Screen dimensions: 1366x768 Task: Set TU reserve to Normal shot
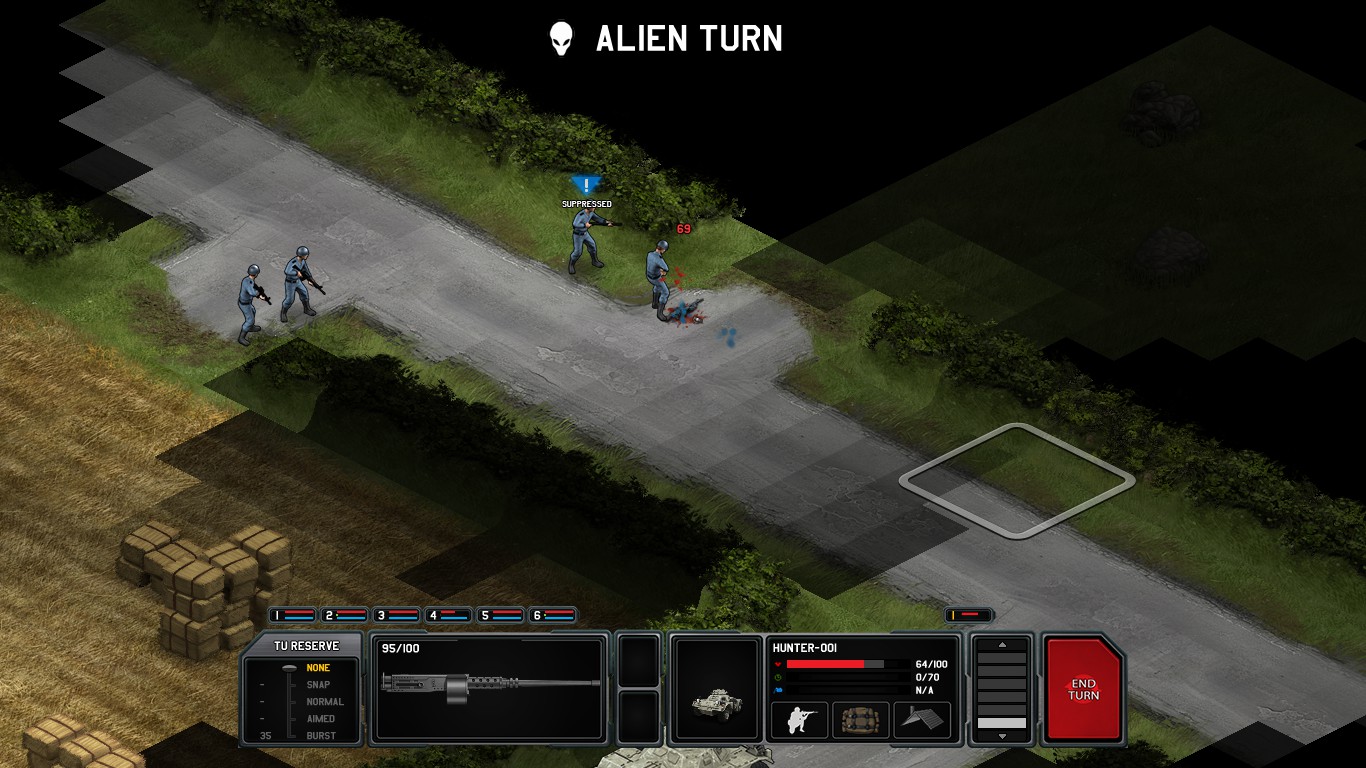324,702
